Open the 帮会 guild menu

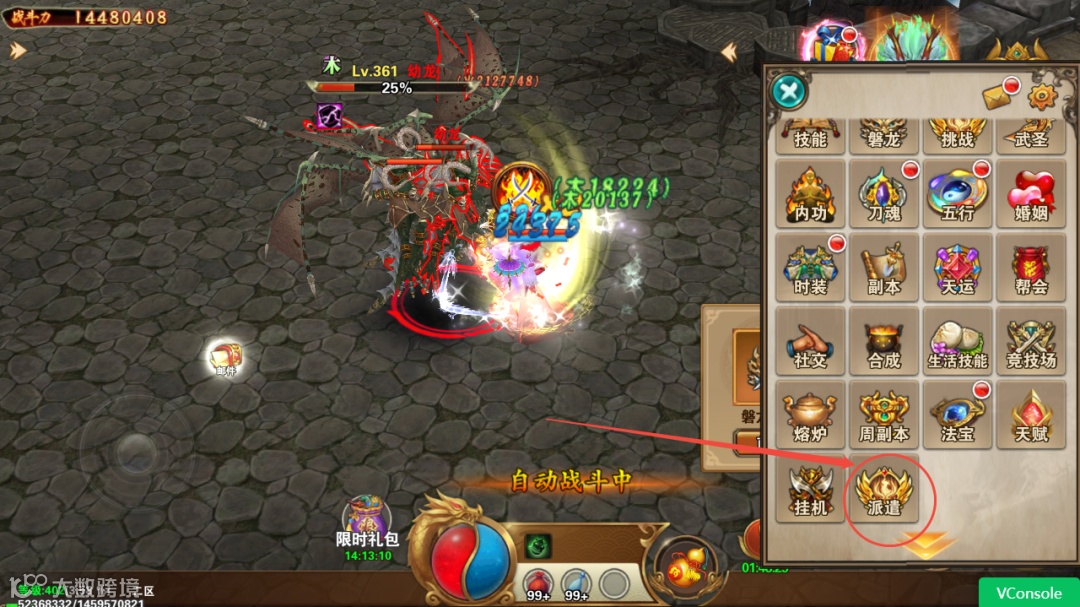click(x=1031, y=267)
